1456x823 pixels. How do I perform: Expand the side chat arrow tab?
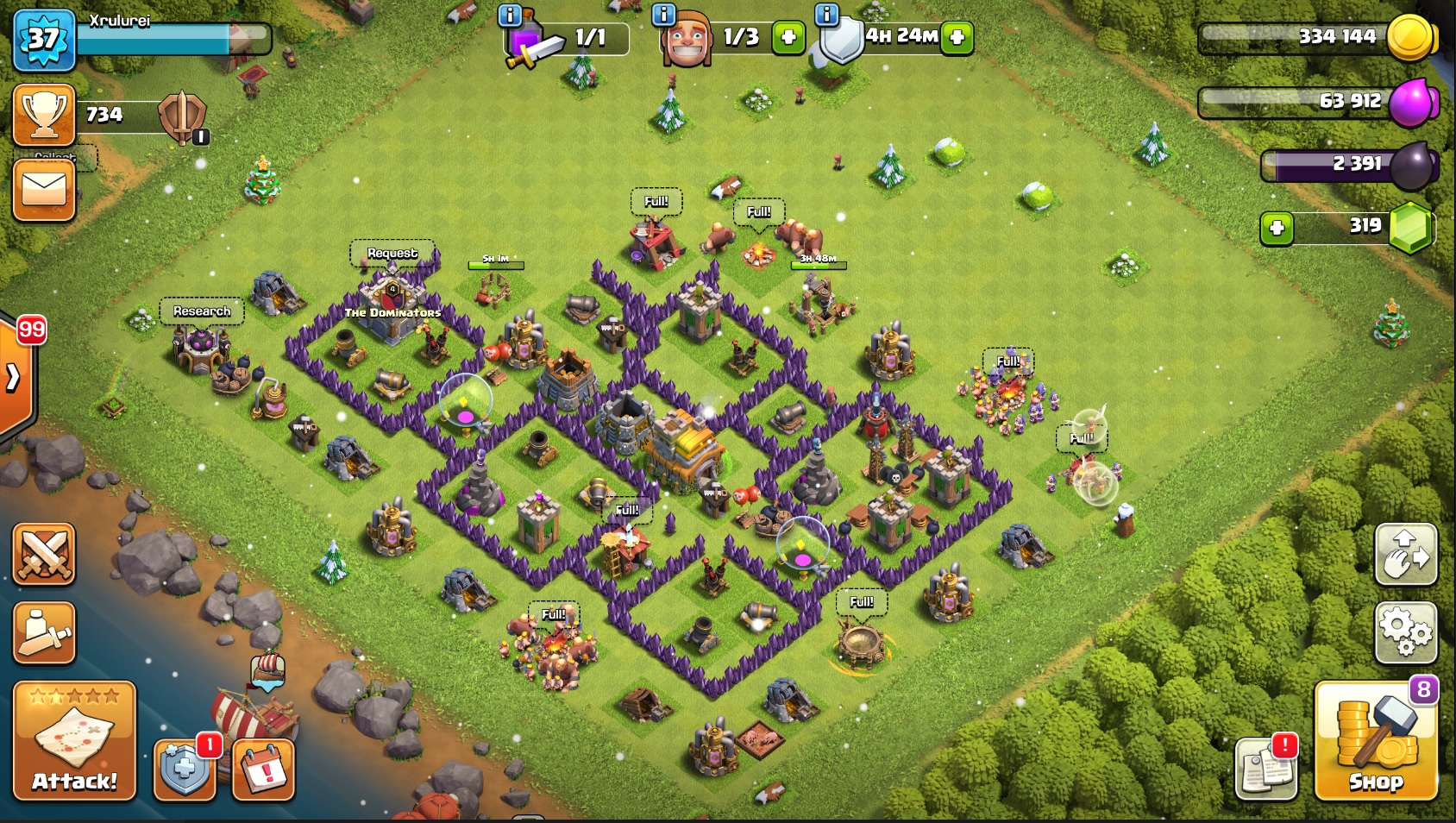pyautogui.click(x=14, y=377)
